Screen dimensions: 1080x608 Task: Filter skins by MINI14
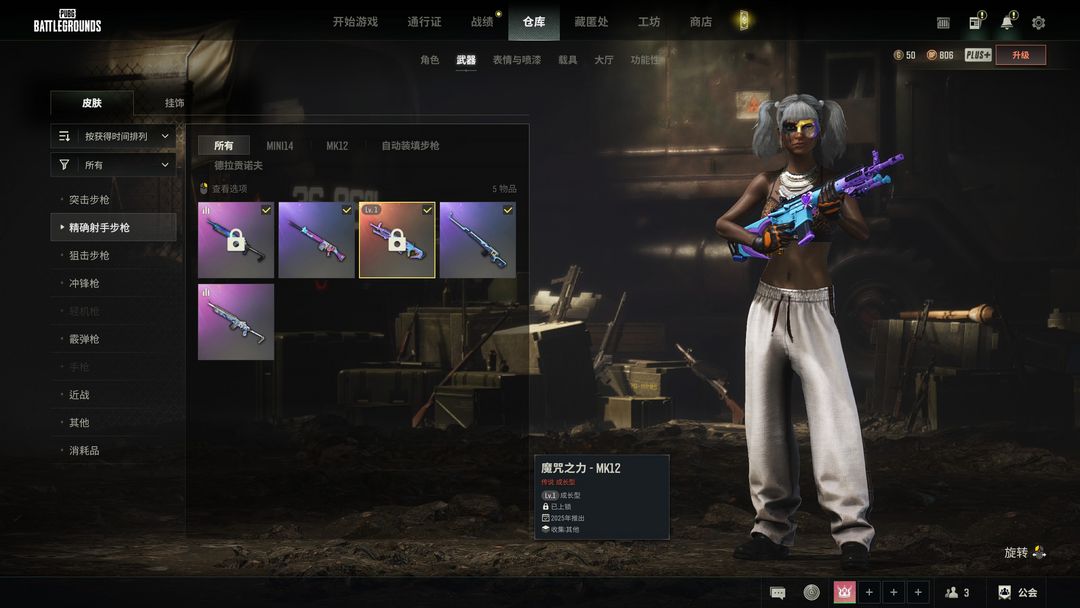pyautogui.click(x=280, y=146)
